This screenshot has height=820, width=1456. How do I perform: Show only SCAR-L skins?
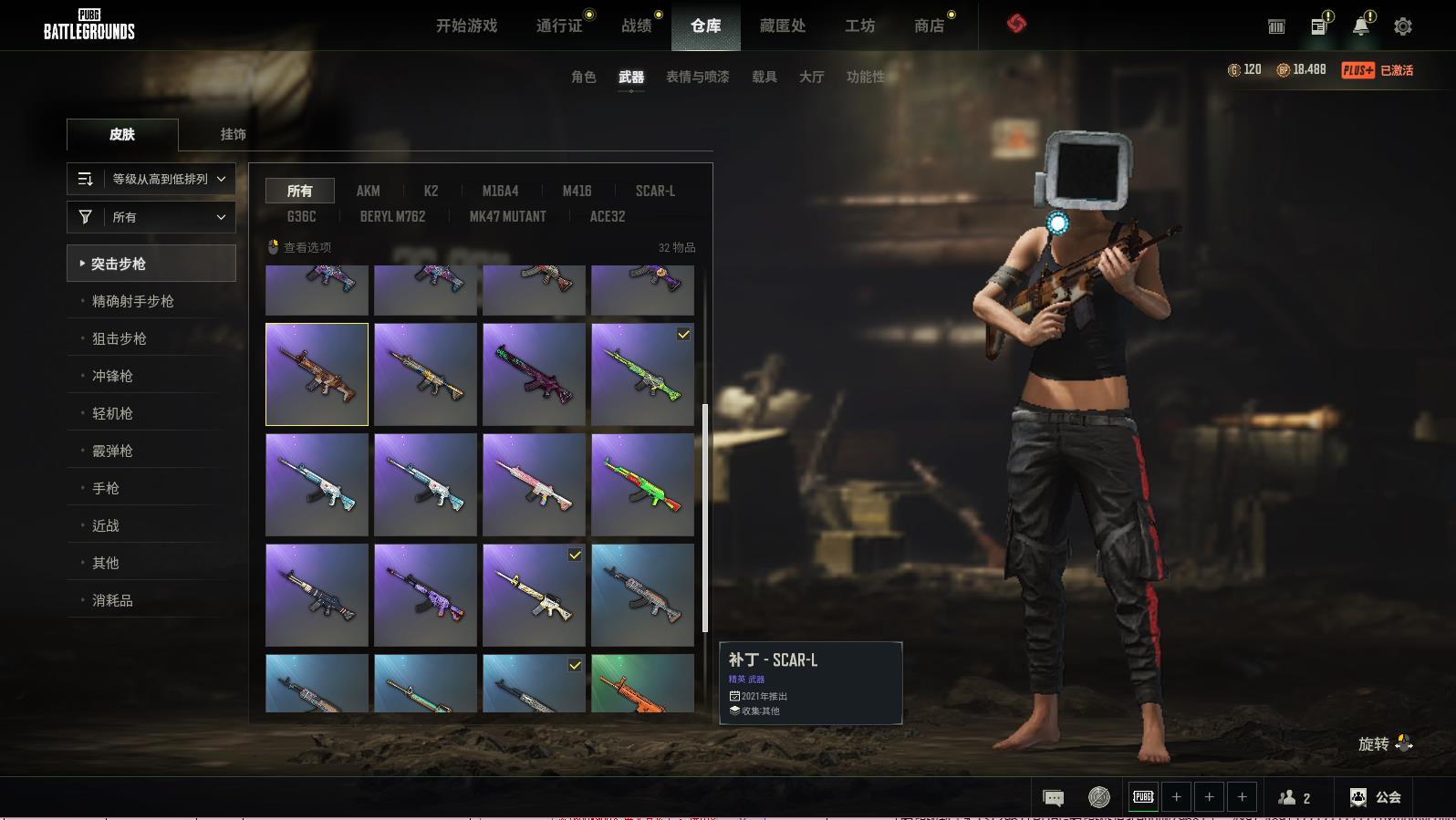655,191
